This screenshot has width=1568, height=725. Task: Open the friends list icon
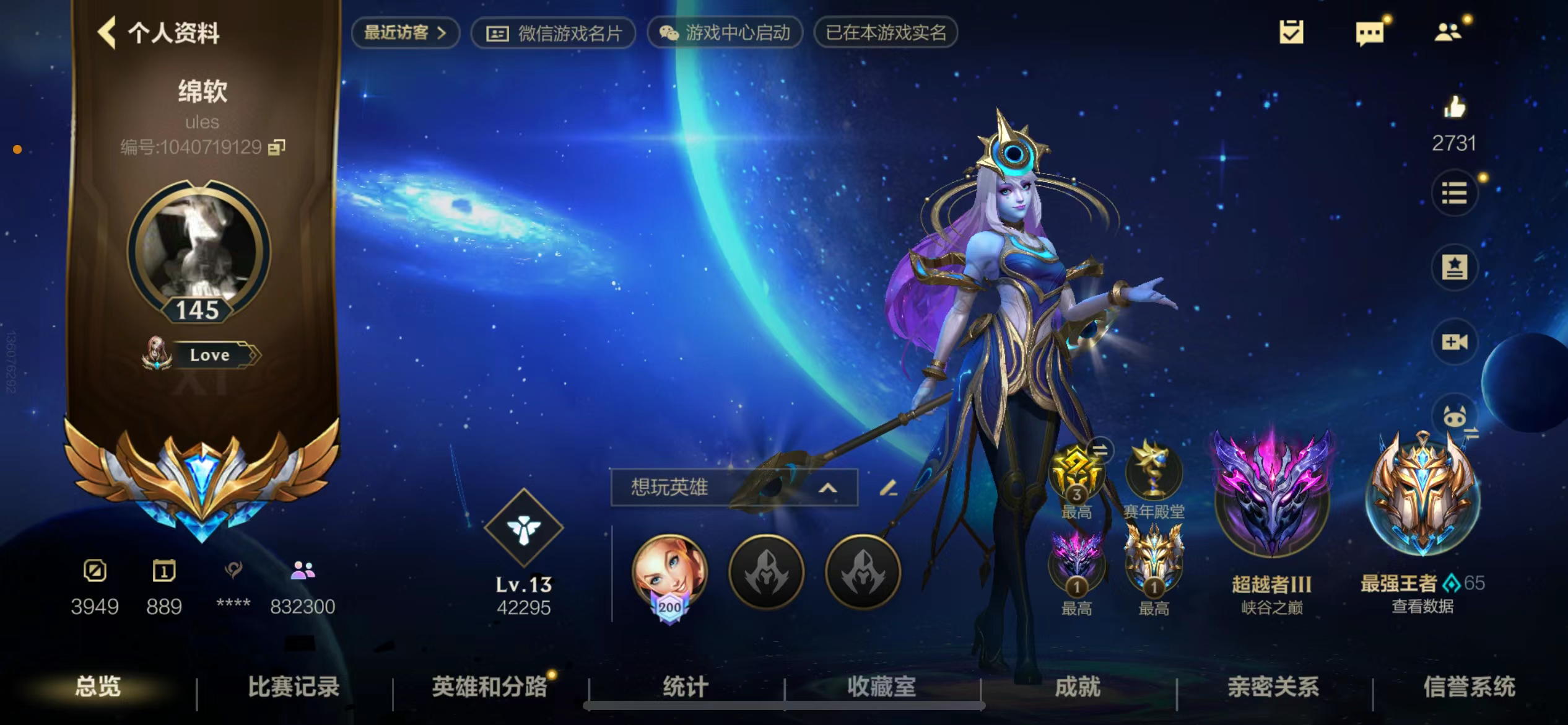[x=1448, y=33]
